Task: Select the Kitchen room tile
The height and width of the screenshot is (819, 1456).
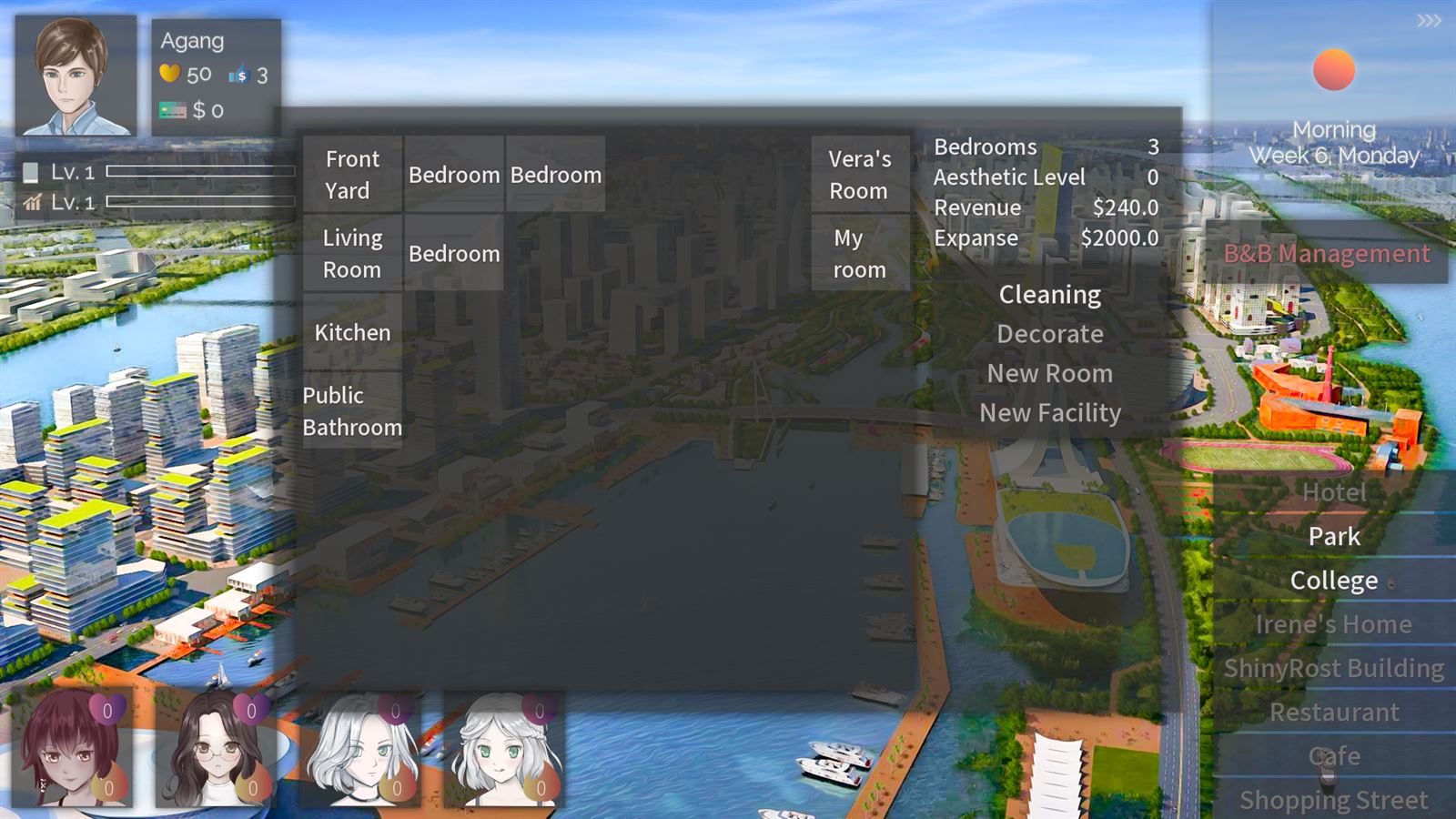Action: pos(351,333)
